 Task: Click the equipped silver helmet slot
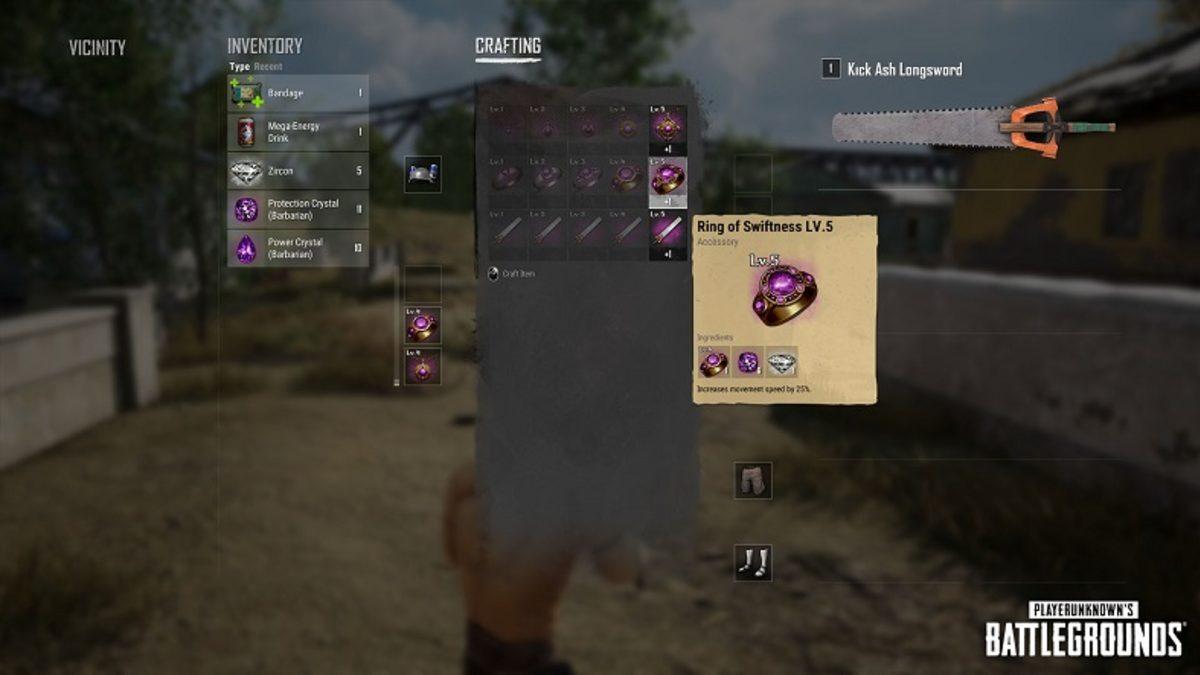click(423, 174)
